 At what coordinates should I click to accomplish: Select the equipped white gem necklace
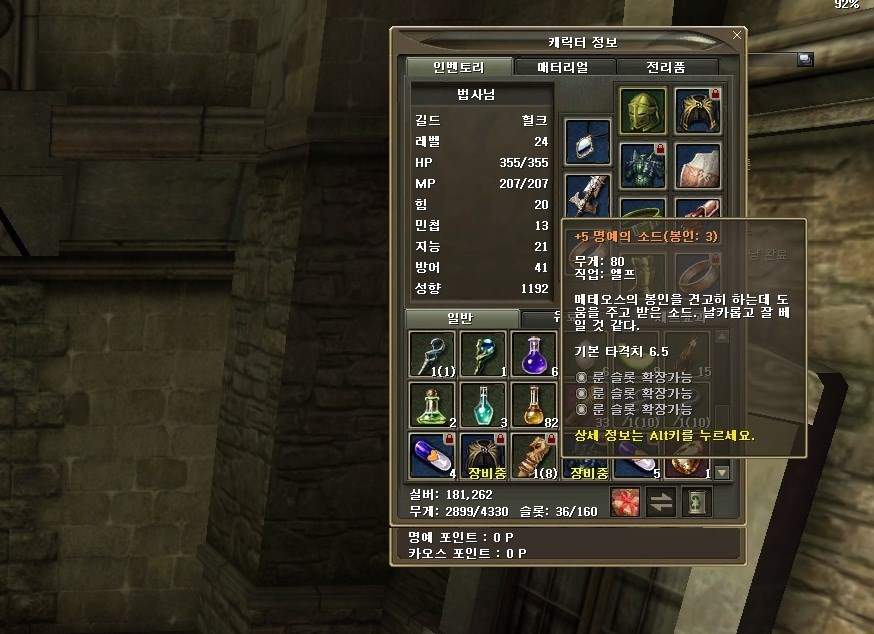point(587,141)
